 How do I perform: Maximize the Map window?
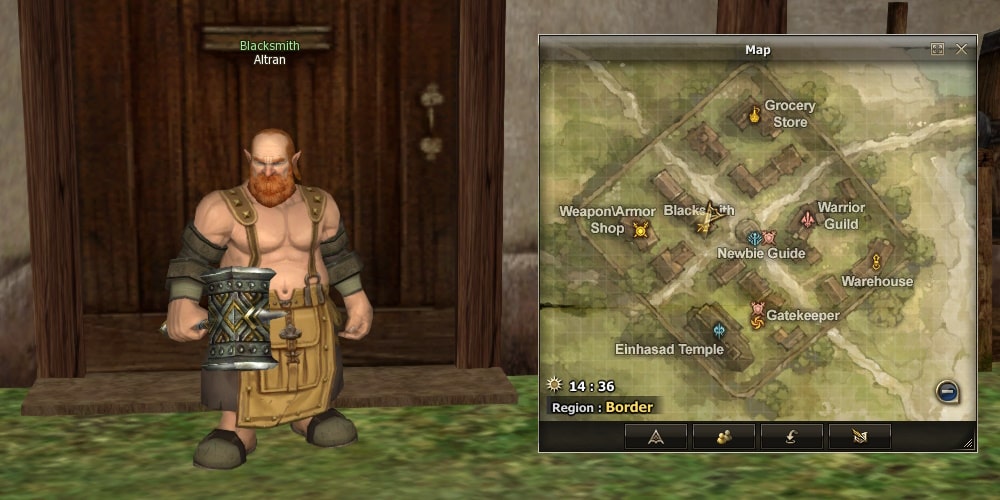[937, 49]
